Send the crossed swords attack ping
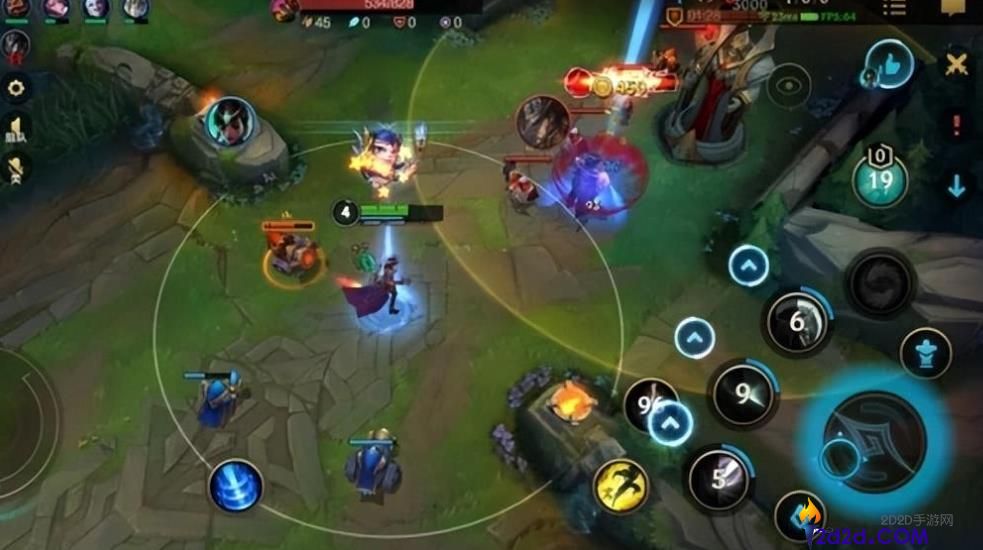Screen dimensions: 983x550 pyautogui.click(x=957, y=66)
